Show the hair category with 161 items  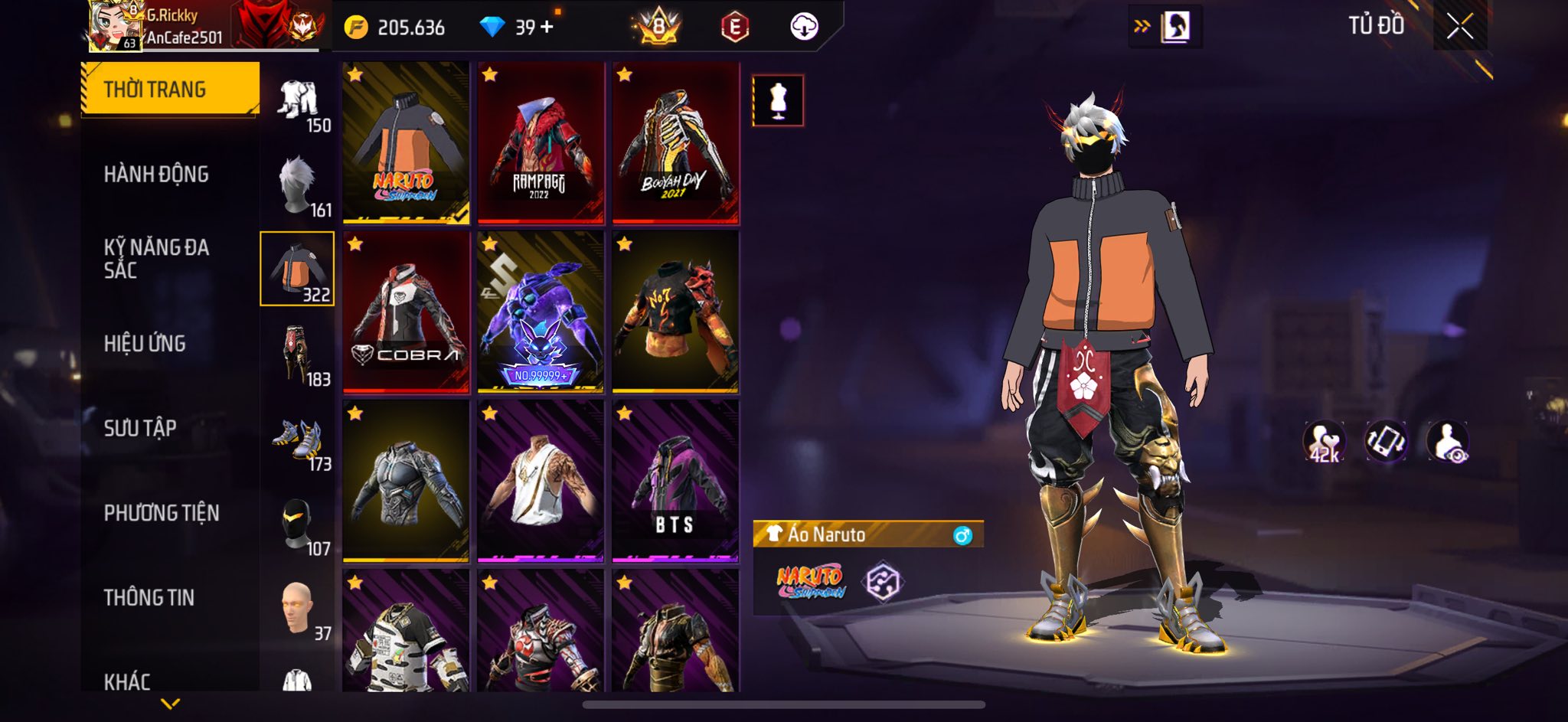click(x=299, y=186)
